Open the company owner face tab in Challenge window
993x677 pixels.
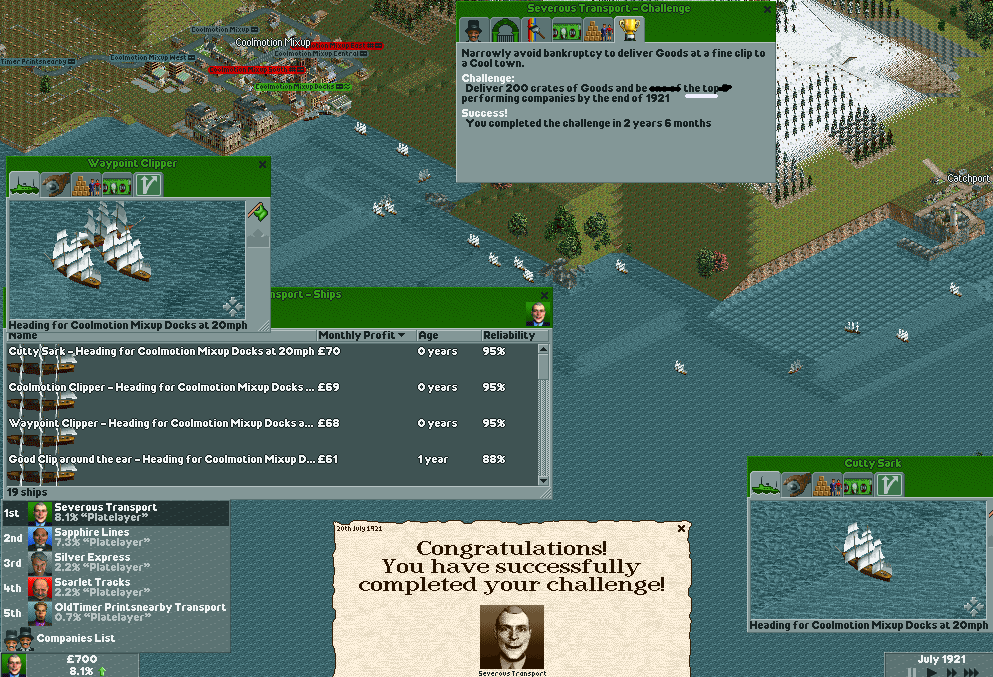[473, 29]
